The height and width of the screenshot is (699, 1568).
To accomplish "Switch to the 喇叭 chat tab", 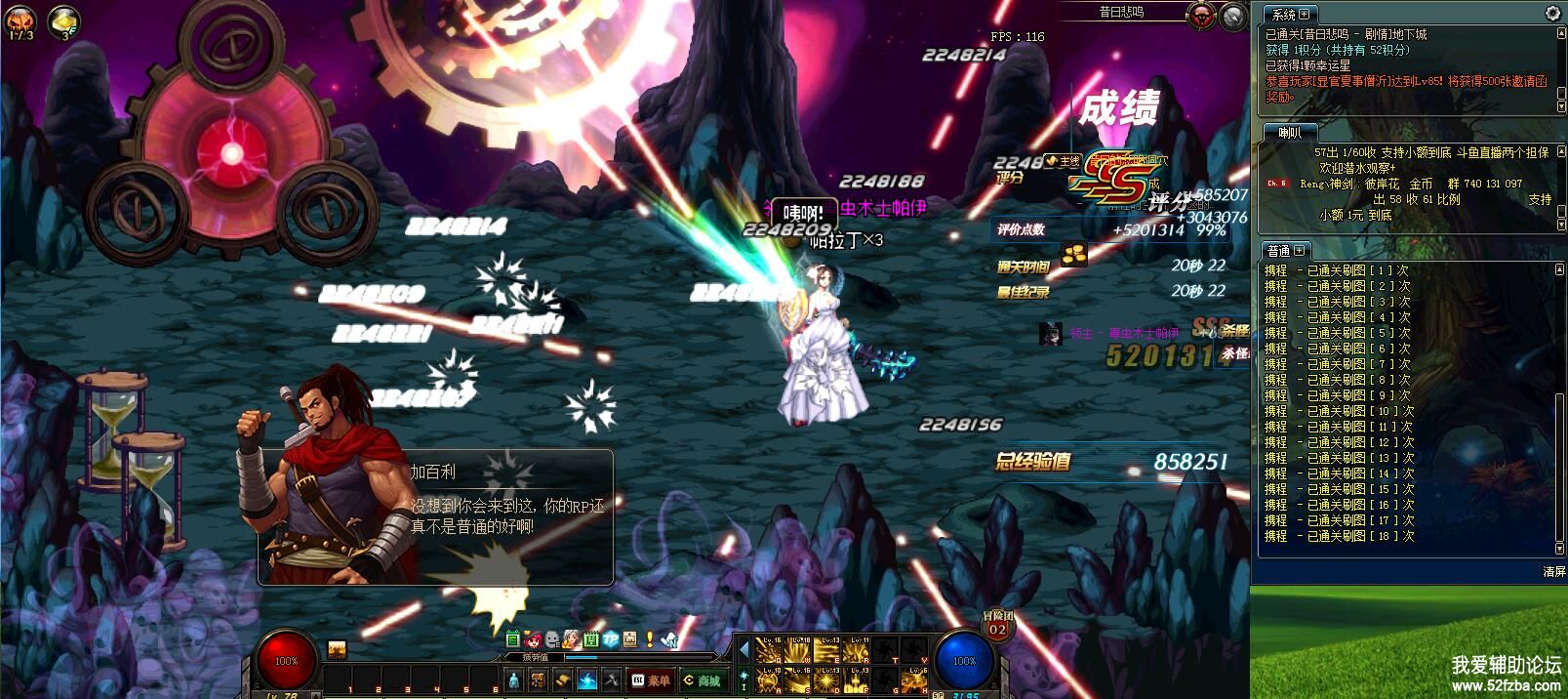I will [x=1290, y=132].
